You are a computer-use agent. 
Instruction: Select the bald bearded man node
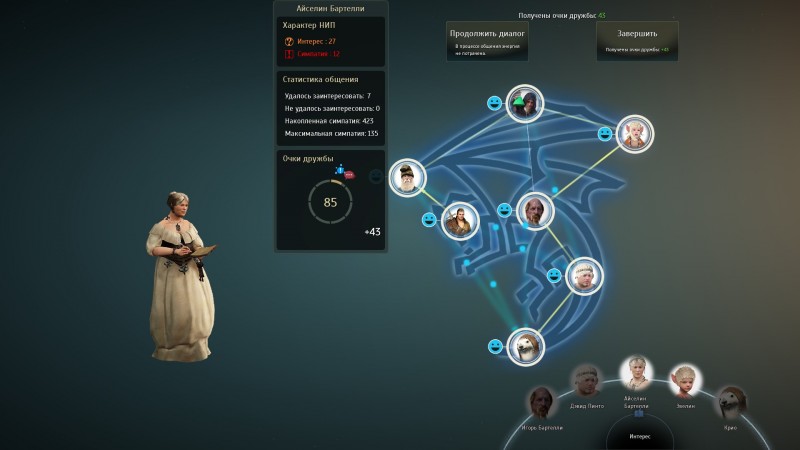pos(536,210)
